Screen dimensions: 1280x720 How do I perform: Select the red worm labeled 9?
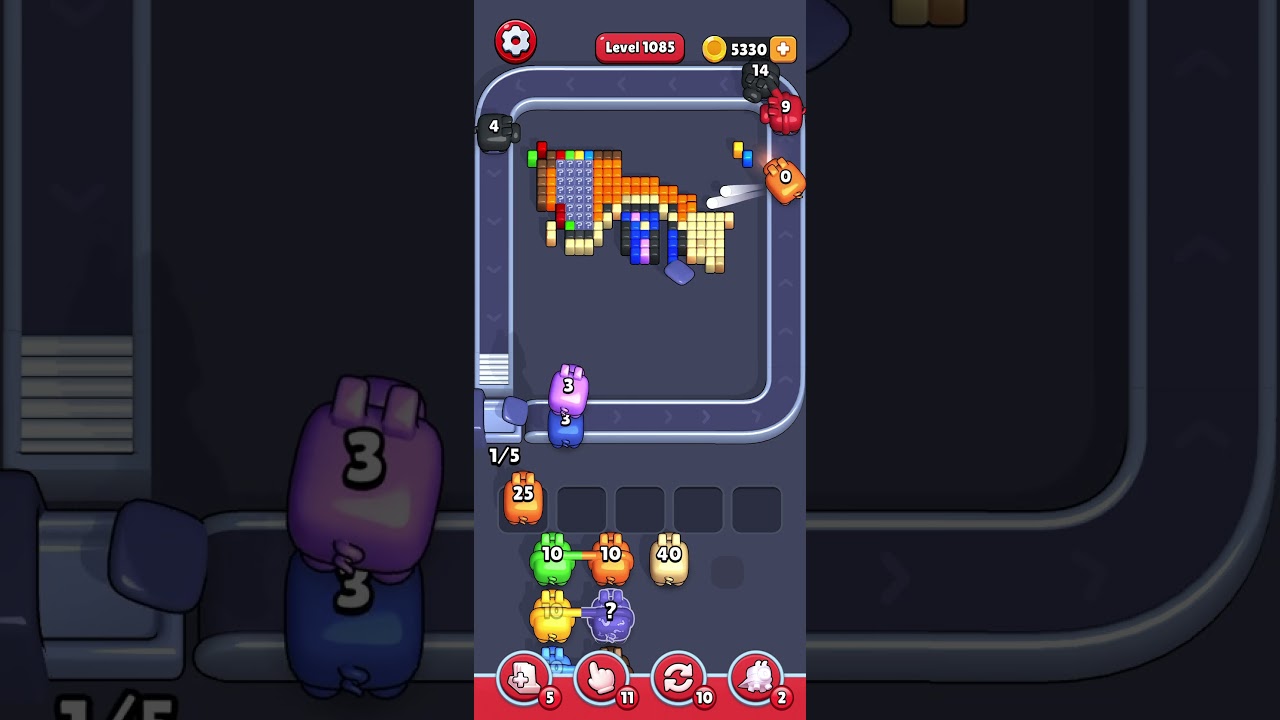782,114
